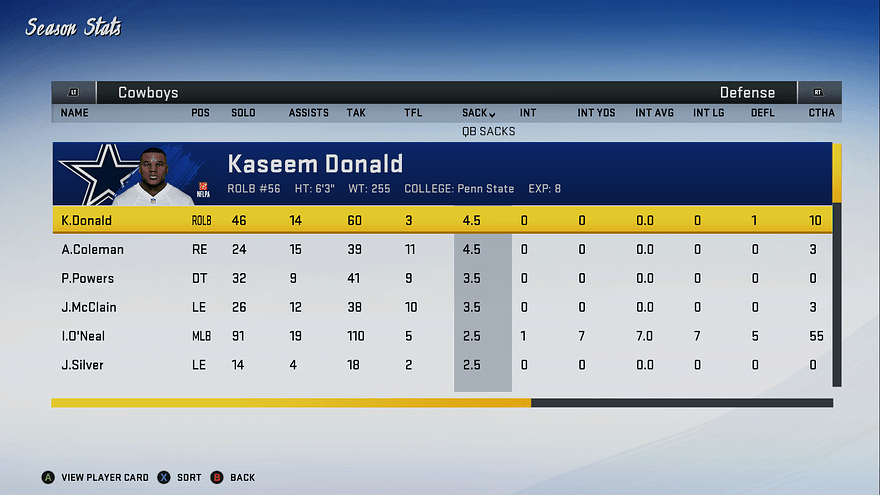
Task: Click the horizontal scroll bar below the table
Action: (441, 403)
